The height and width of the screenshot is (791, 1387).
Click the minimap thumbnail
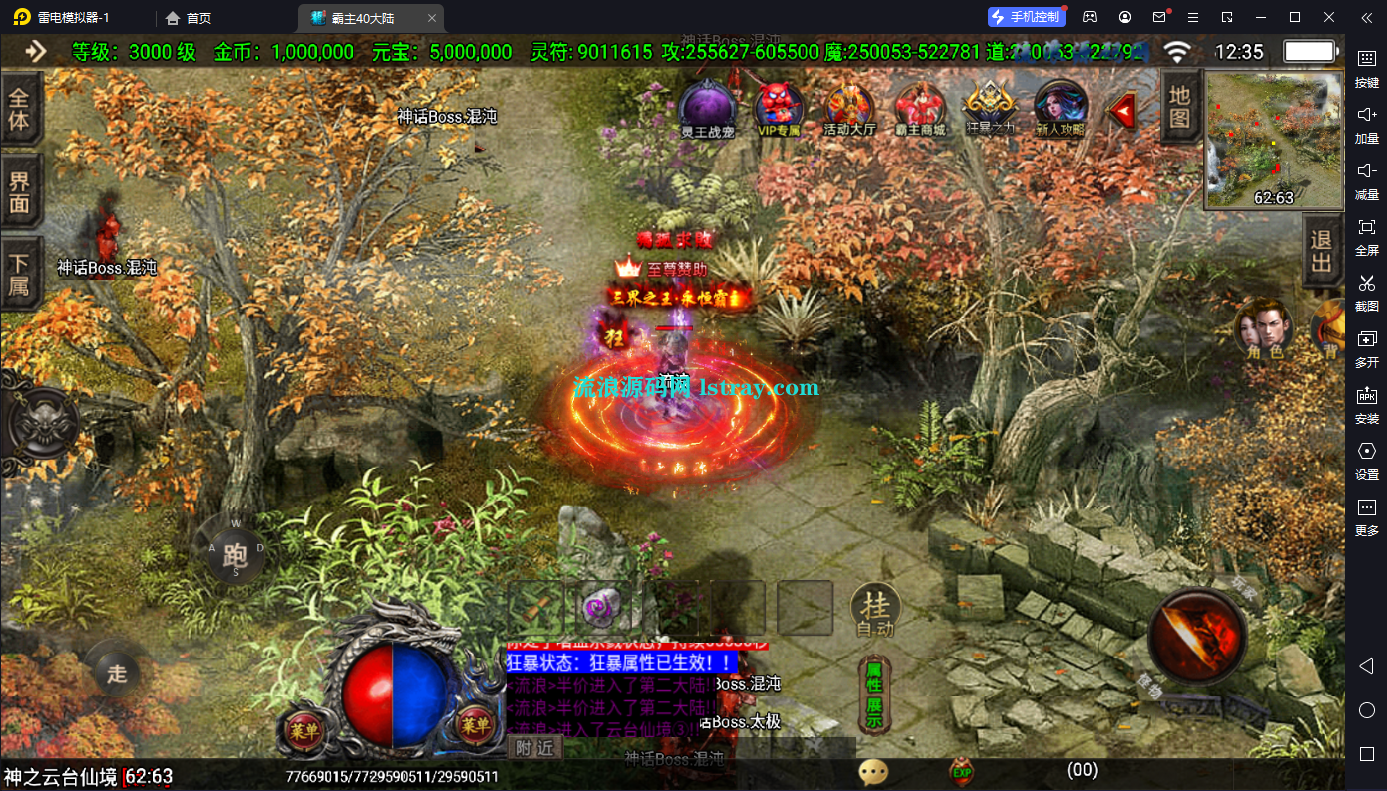coord(1273,139)
